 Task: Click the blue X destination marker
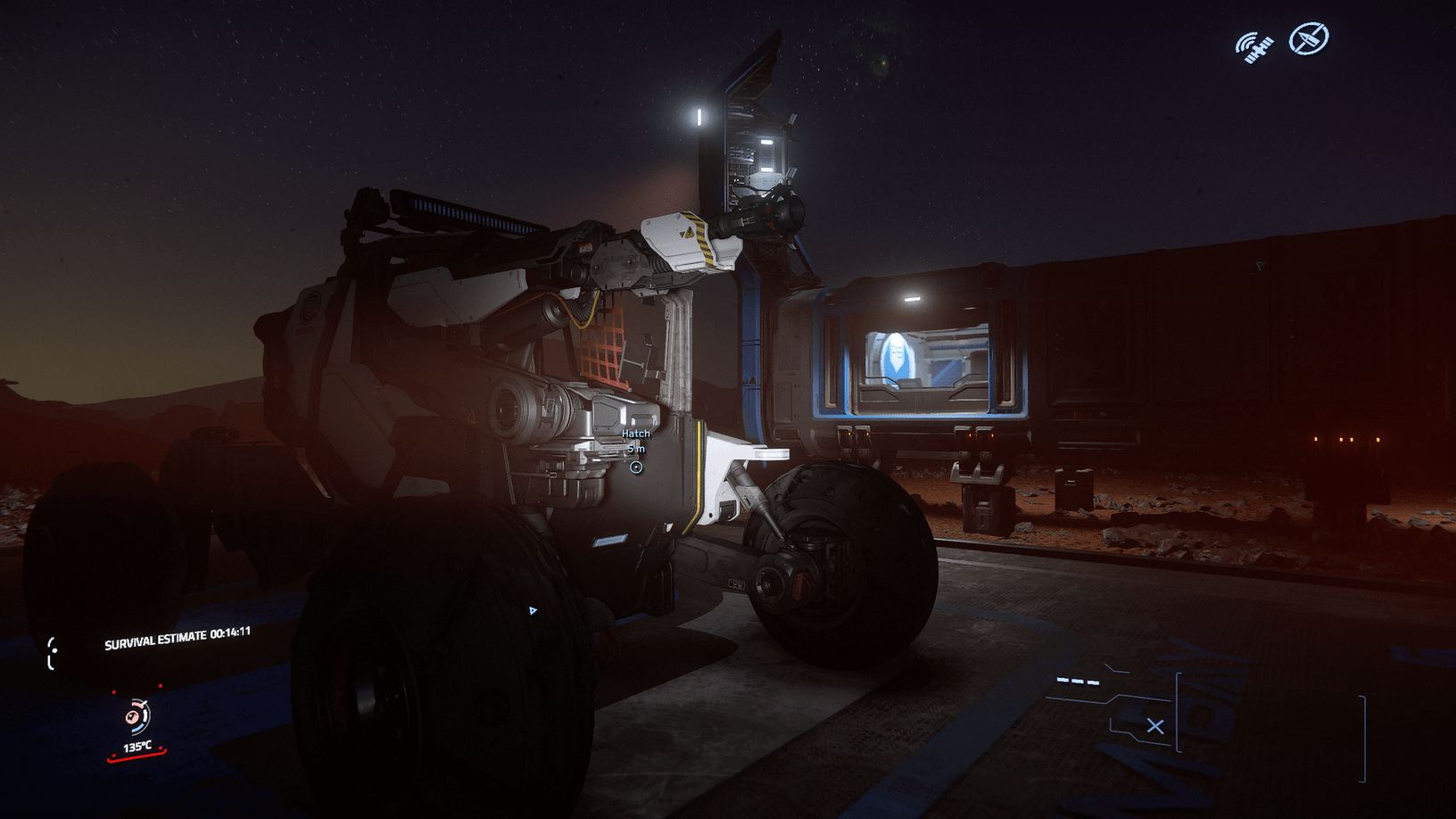point(1156,726)
